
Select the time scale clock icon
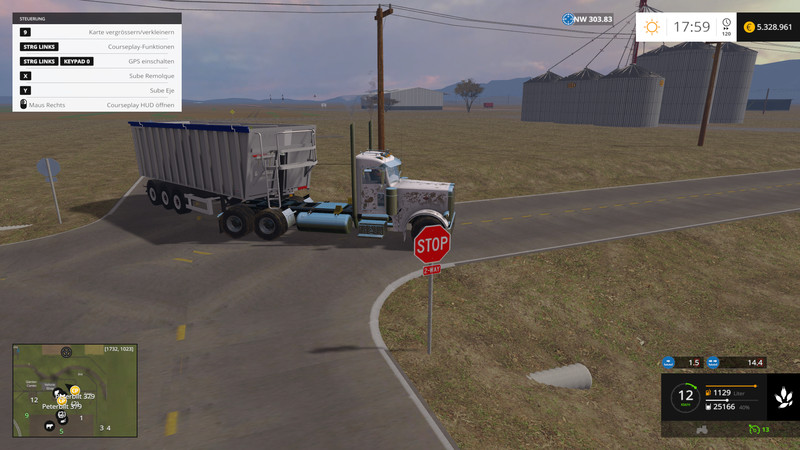click(725, 22)
